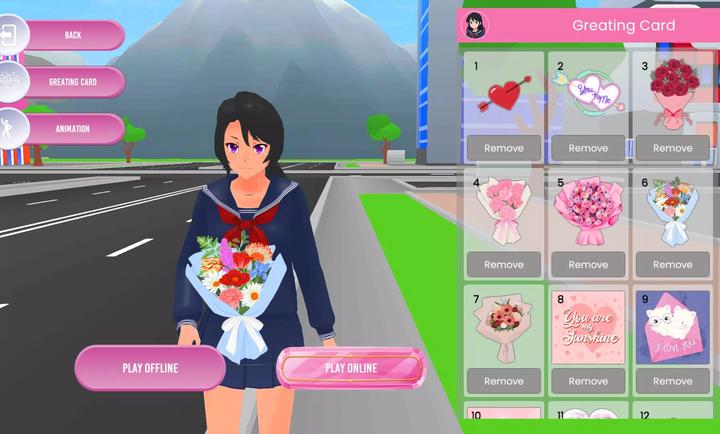Image resolution: width=720 pixels, height=434 pixels.
Task: Select the large pink flower bouquet card 5
Action: [x=588, y=213]
